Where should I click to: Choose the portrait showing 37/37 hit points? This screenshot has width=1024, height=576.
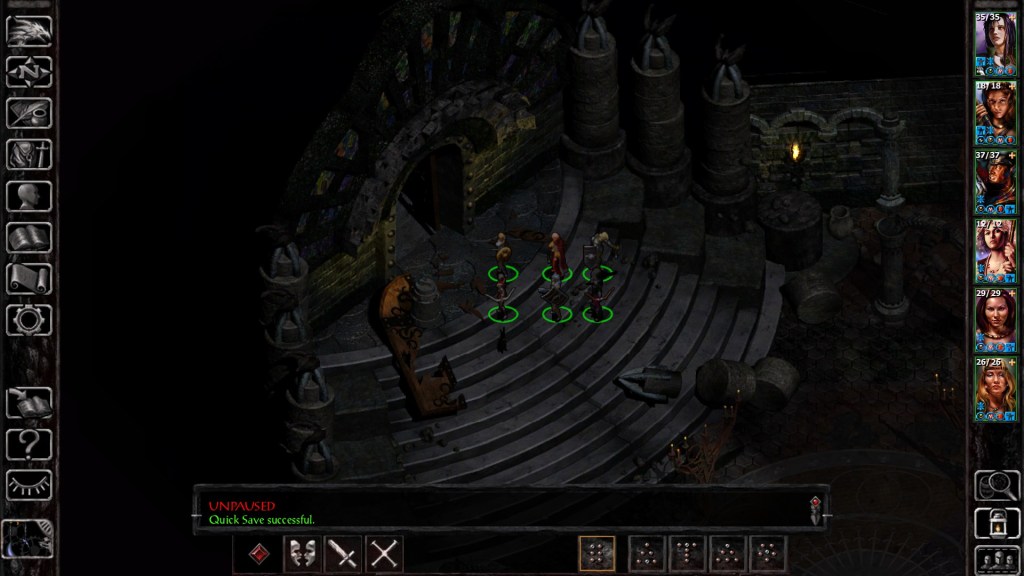[x=995, y=180]
